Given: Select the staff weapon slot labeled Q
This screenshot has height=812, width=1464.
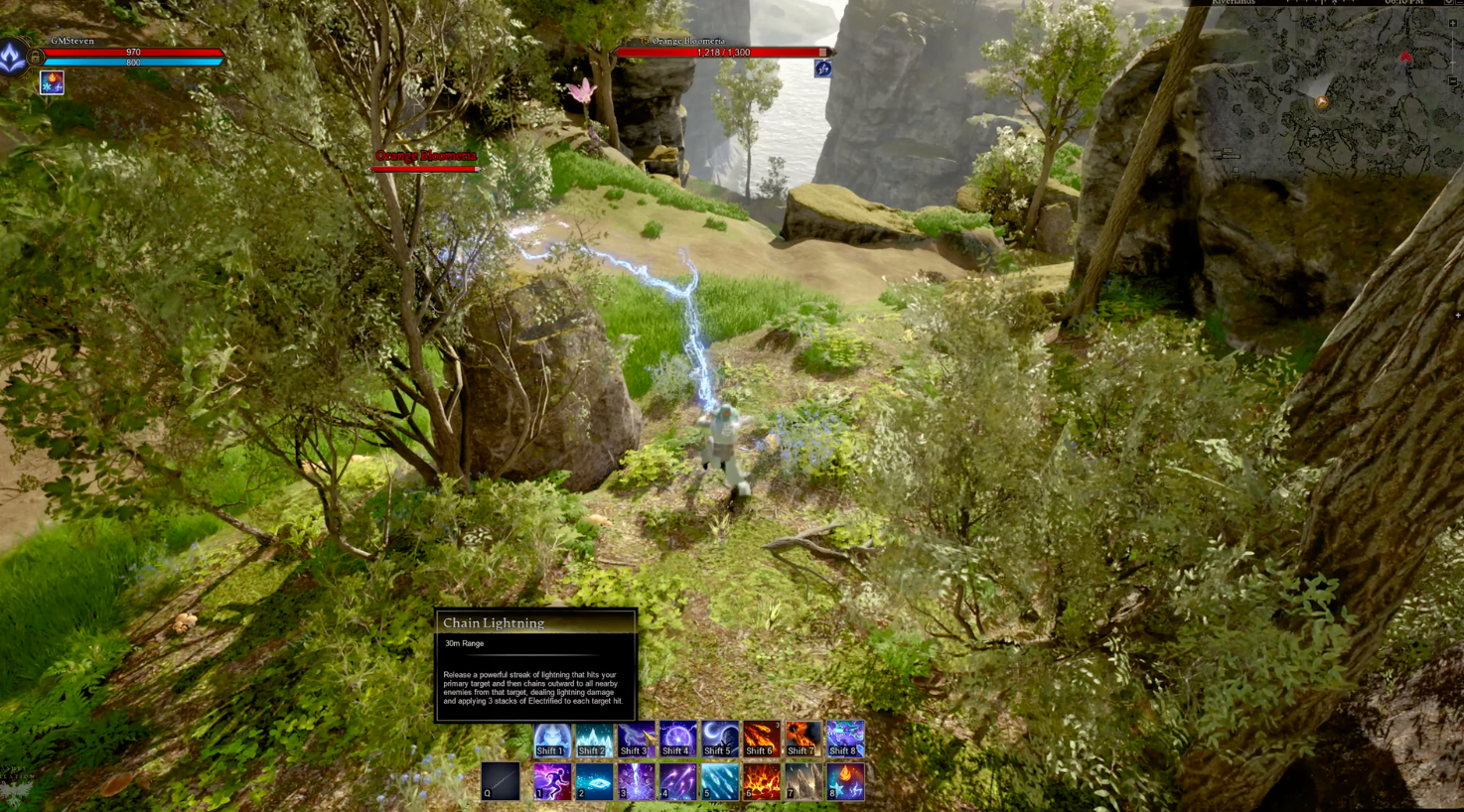Looking at the screenshot, I should [500, 781].
